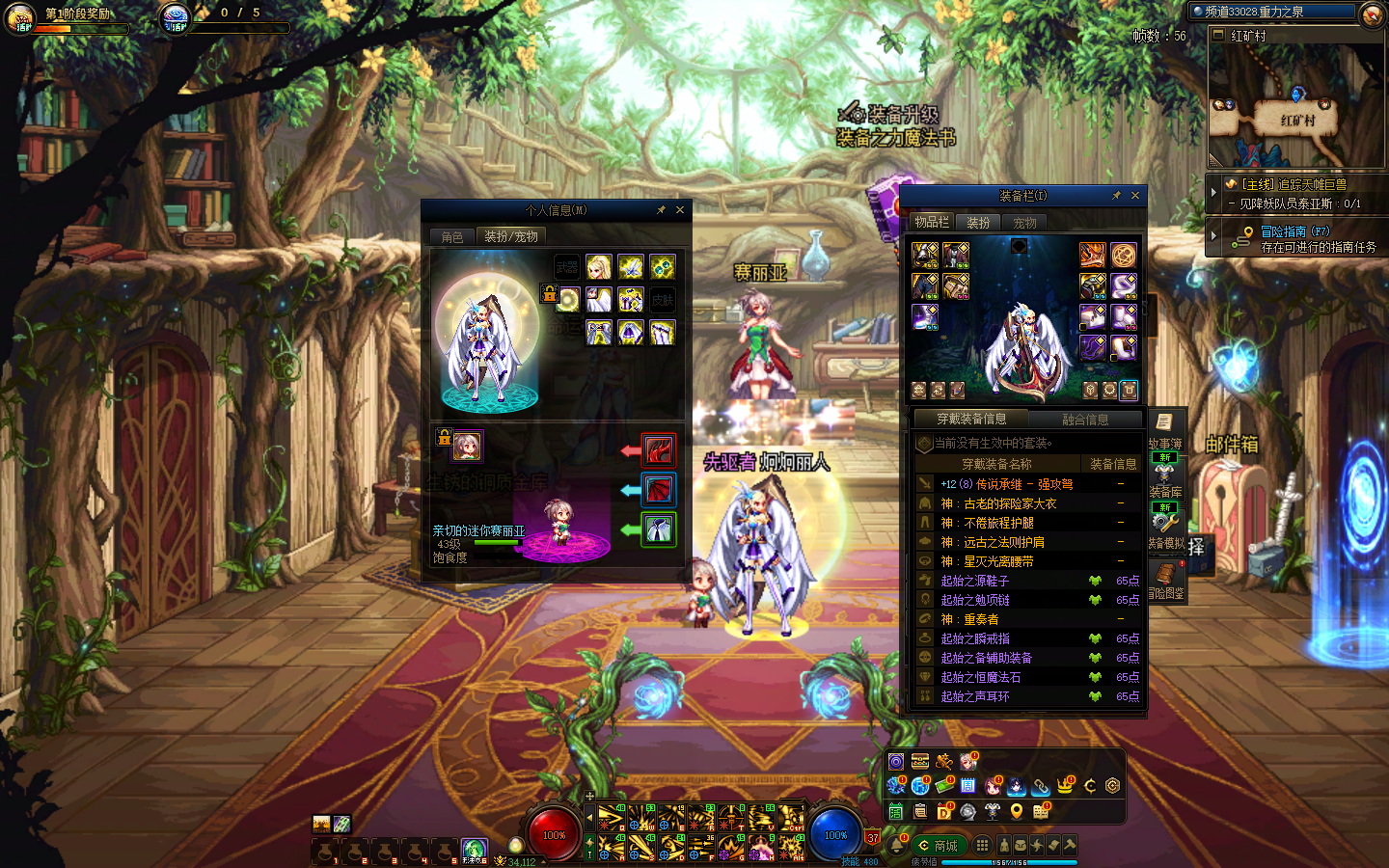This screenshot has width=1389, height=868.
Task: Switch to the 角色 character tab
Action: (452, 236)
